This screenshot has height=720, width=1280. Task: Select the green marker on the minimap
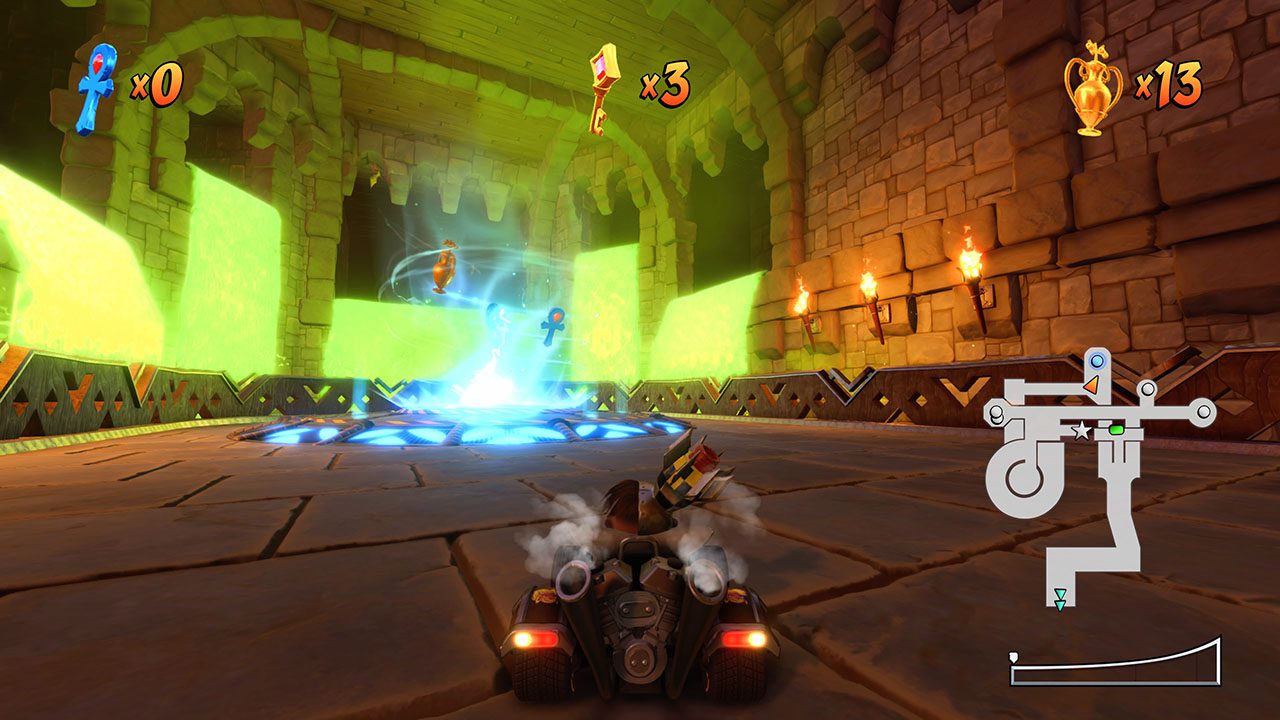[x=1117, y=430]
